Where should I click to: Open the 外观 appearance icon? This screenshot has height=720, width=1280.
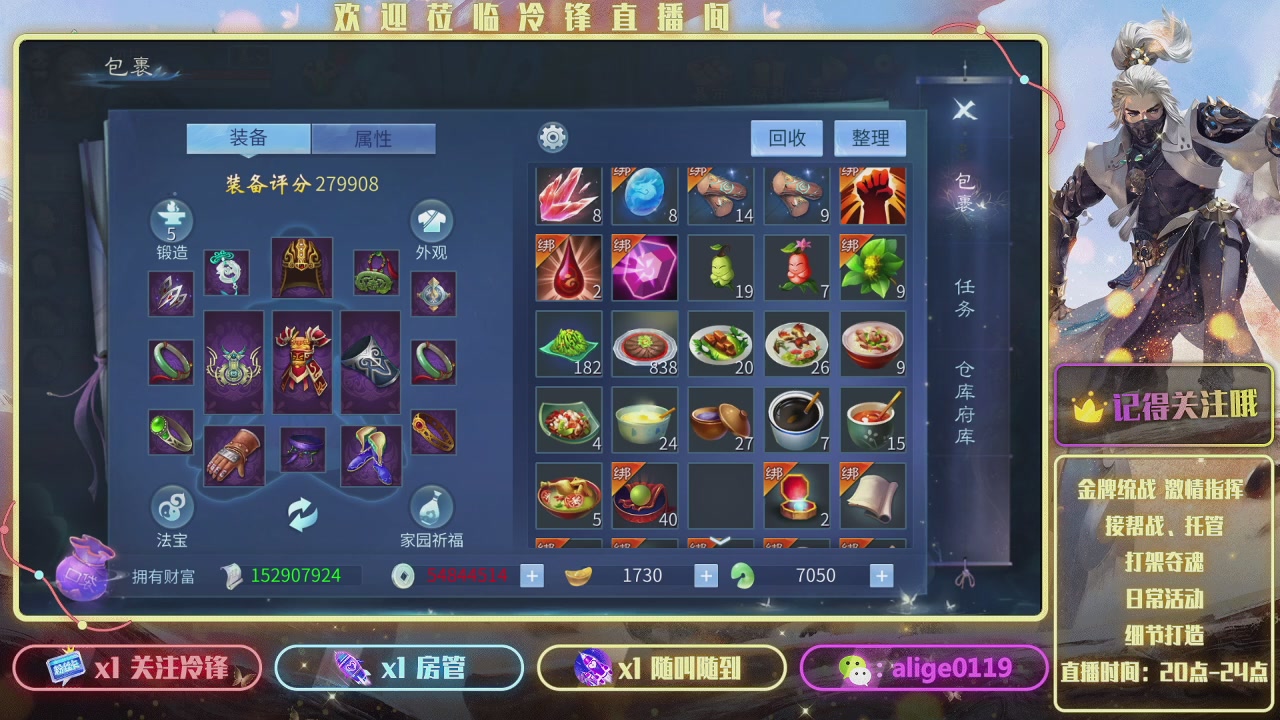tap(432, 220)
